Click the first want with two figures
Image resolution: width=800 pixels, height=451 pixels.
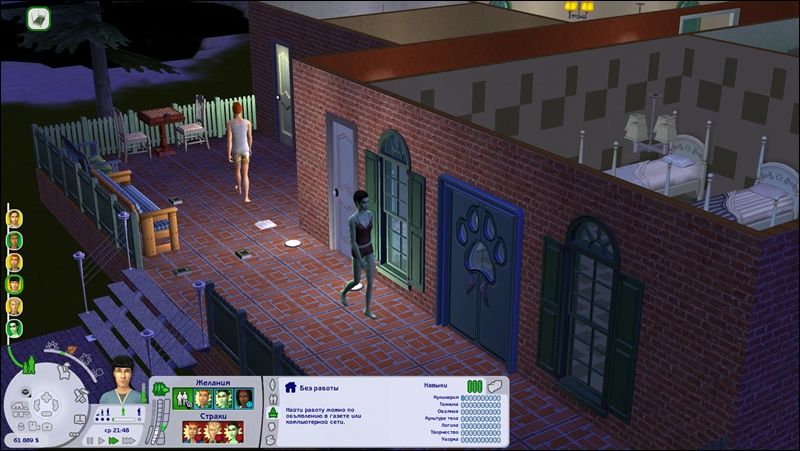[182, 399]
